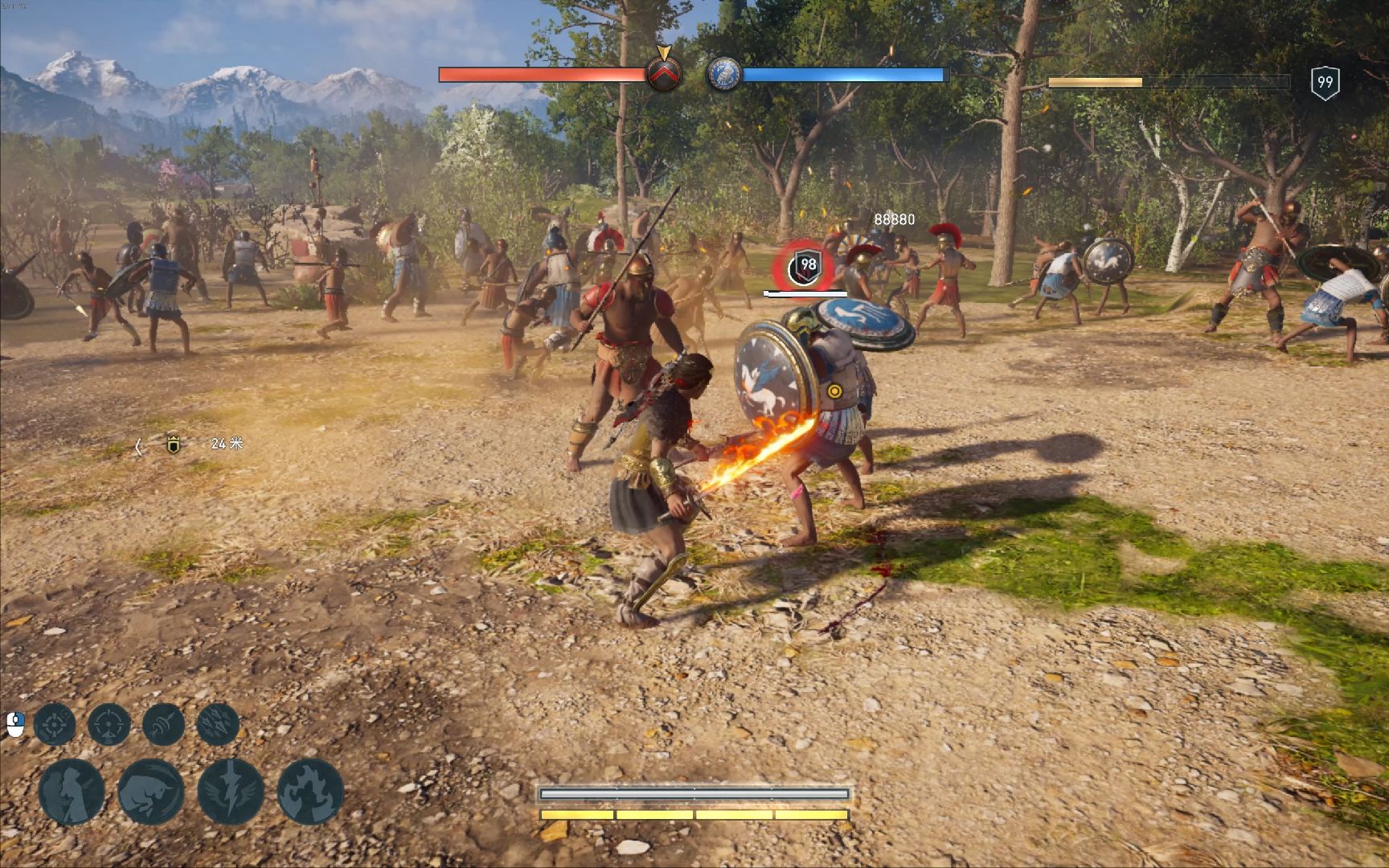This screenshot has height=868, width=1389.
Task: Click the blue Athenian owl faction emblem
Action: [723, 75]
